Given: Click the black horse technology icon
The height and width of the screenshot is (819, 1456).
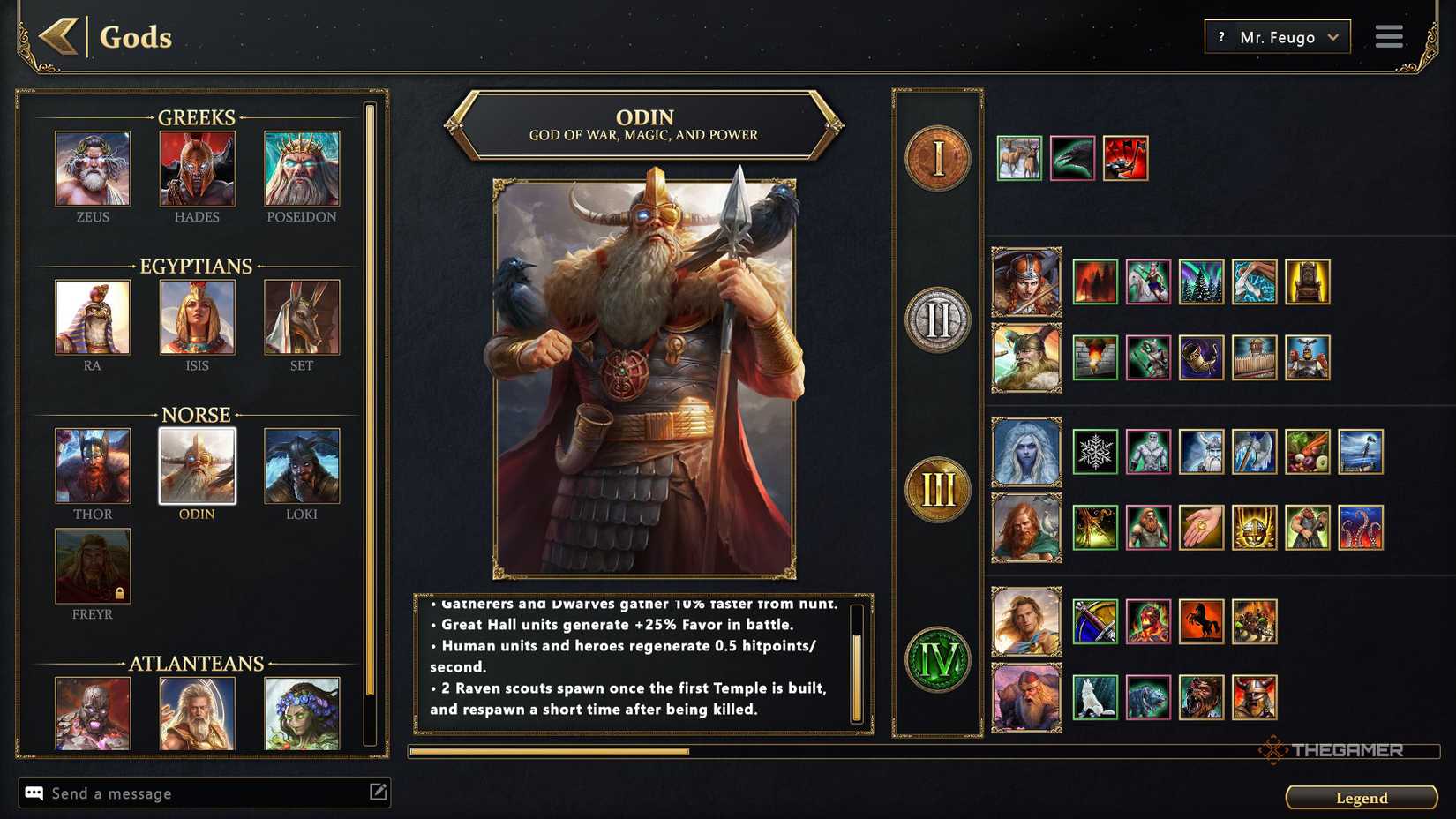Looking at the screenshot, I should tap(1201, 621).
